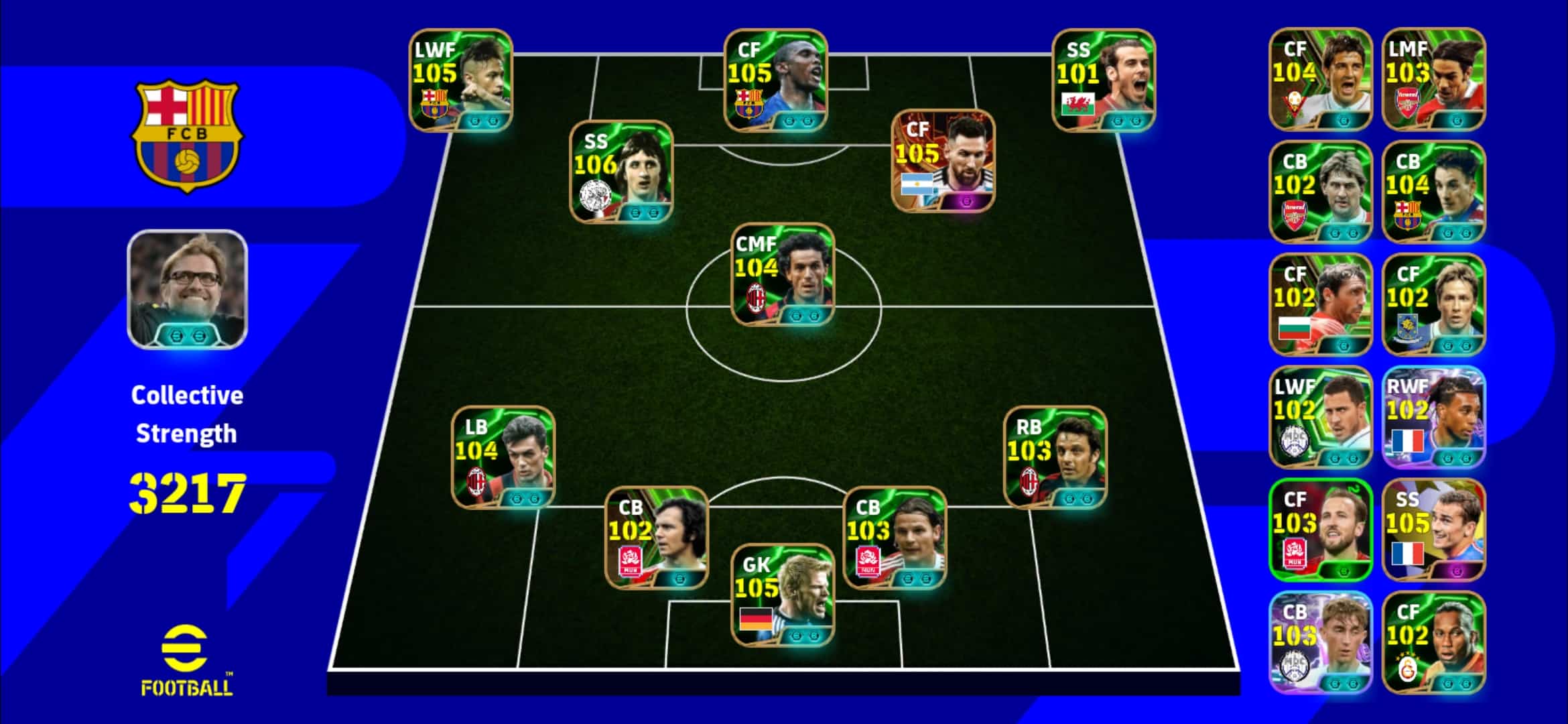This screenshot has height=724, width=1568.
Task: Pick the CF 105 Argentina player card
Action: 943,161
